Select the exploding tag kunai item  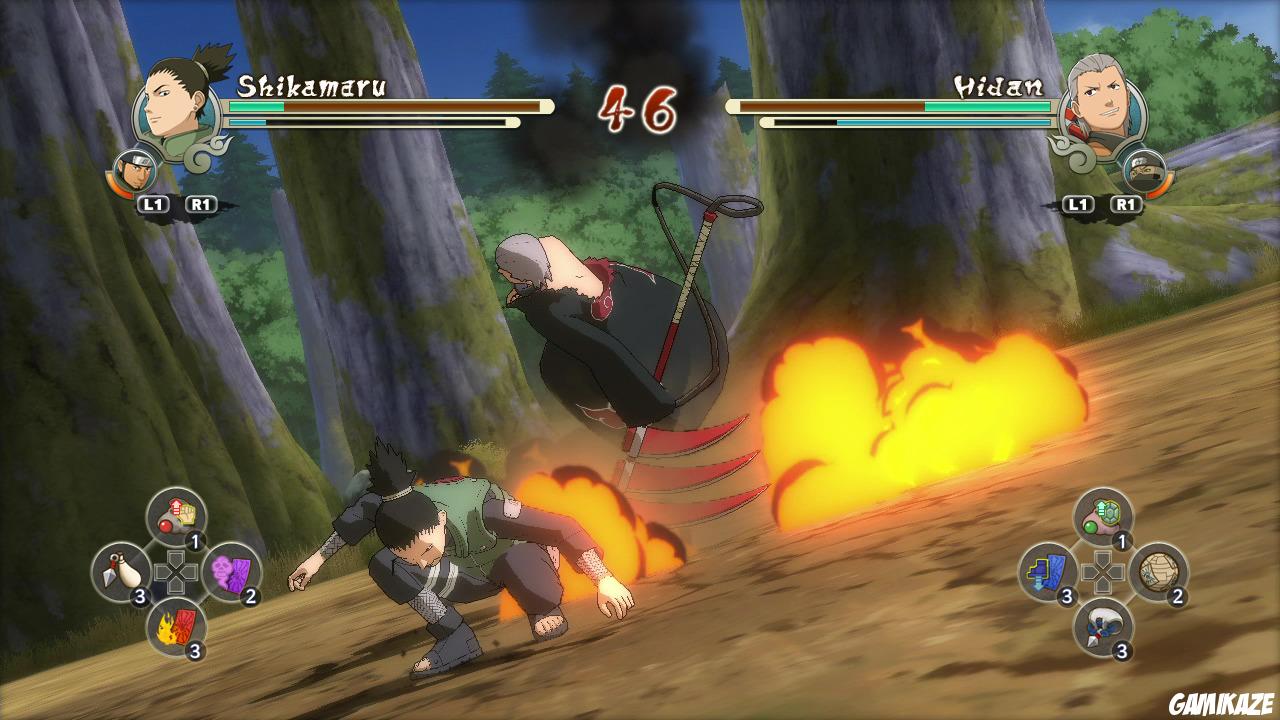120,571
